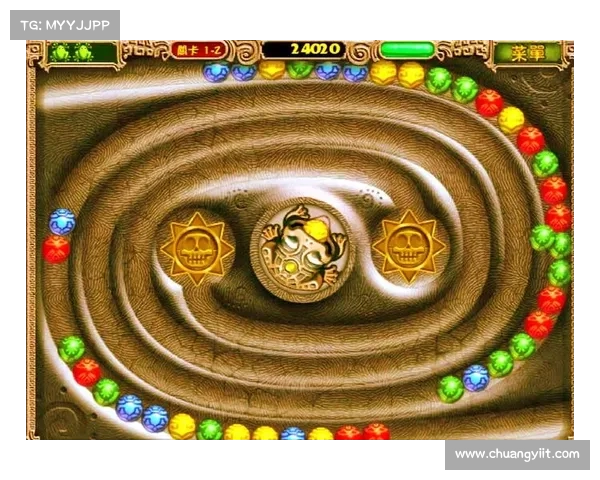Open the 菜單 menu button
This screenshot has height=480, width=600.
[527, 53]
